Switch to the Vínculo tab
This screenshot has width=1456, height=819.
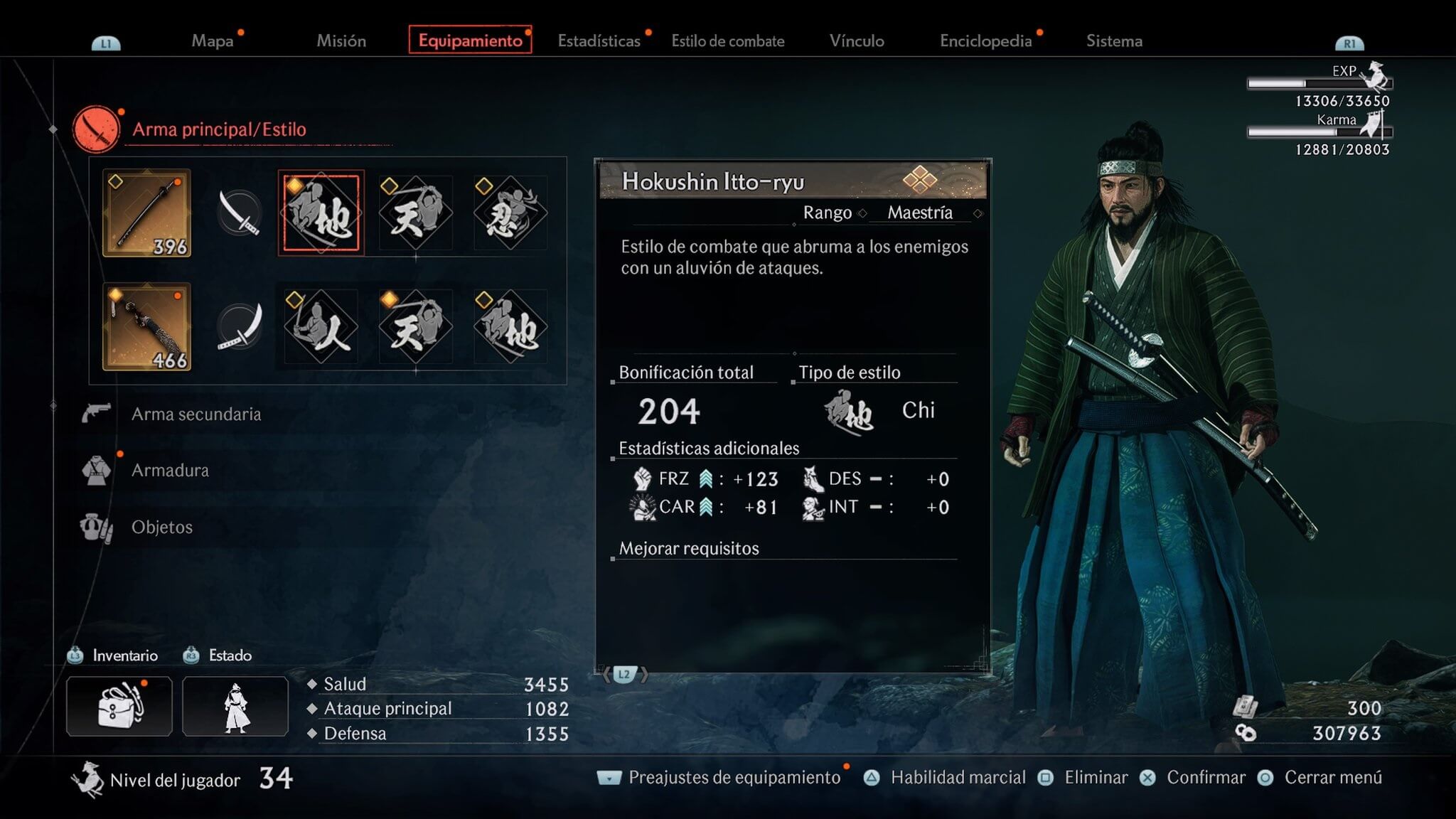tap(857, 41)
